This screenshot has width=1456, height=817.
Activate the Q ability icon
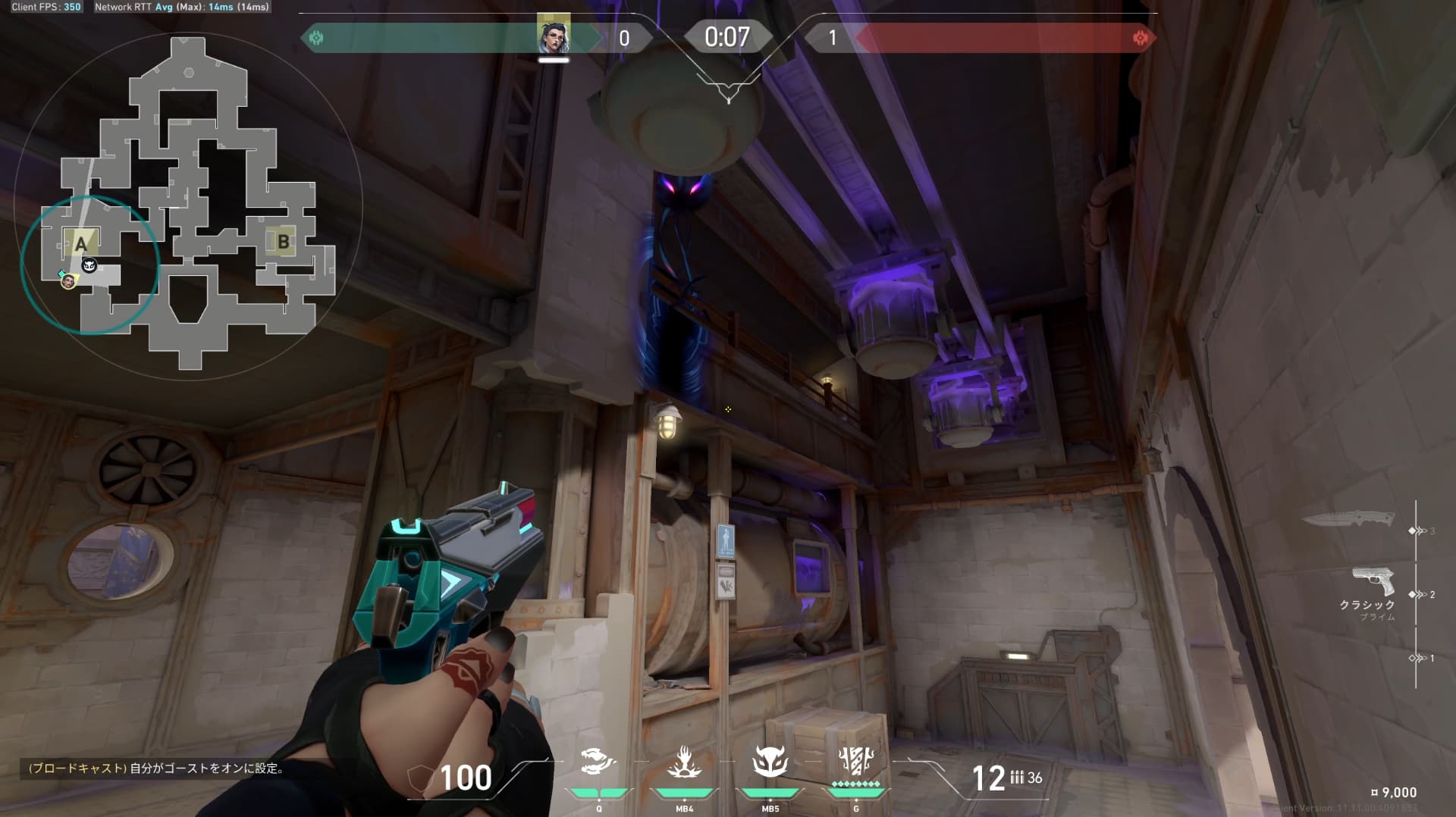coord(598,762)
